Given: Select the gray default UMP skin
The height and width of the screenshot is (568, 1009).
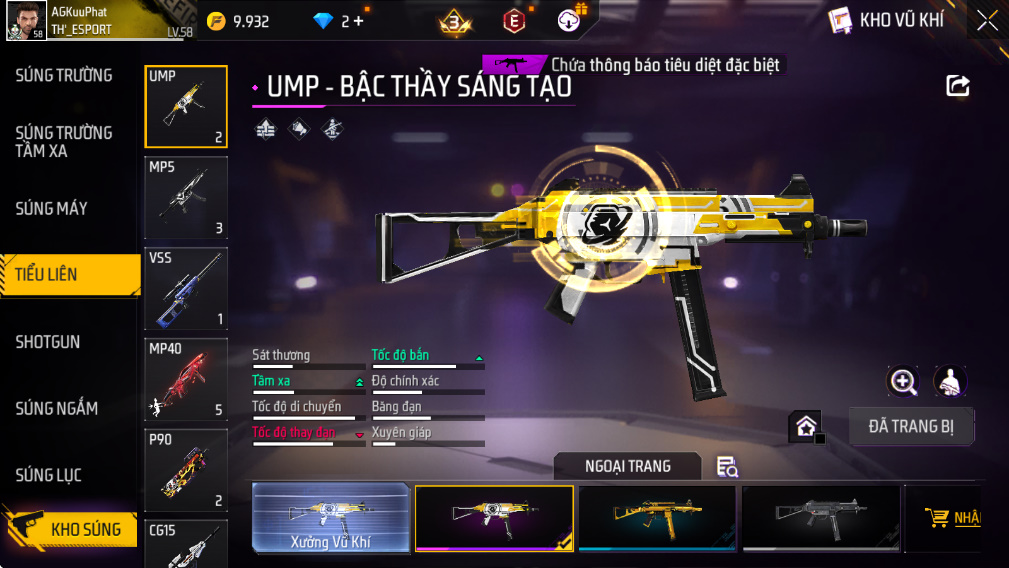Looking at the screenshot, I should (820, 518).
